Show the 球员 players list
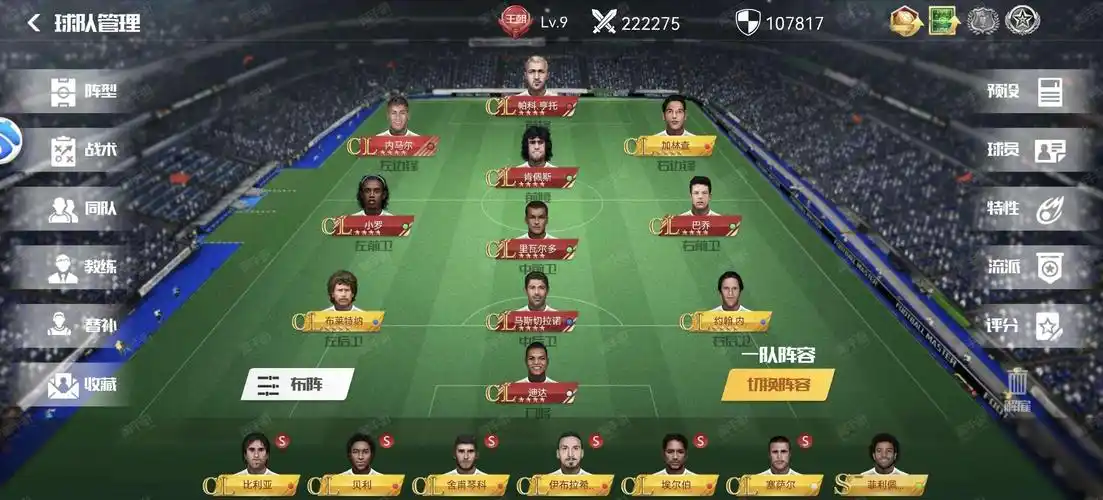 pos(1025,150)
